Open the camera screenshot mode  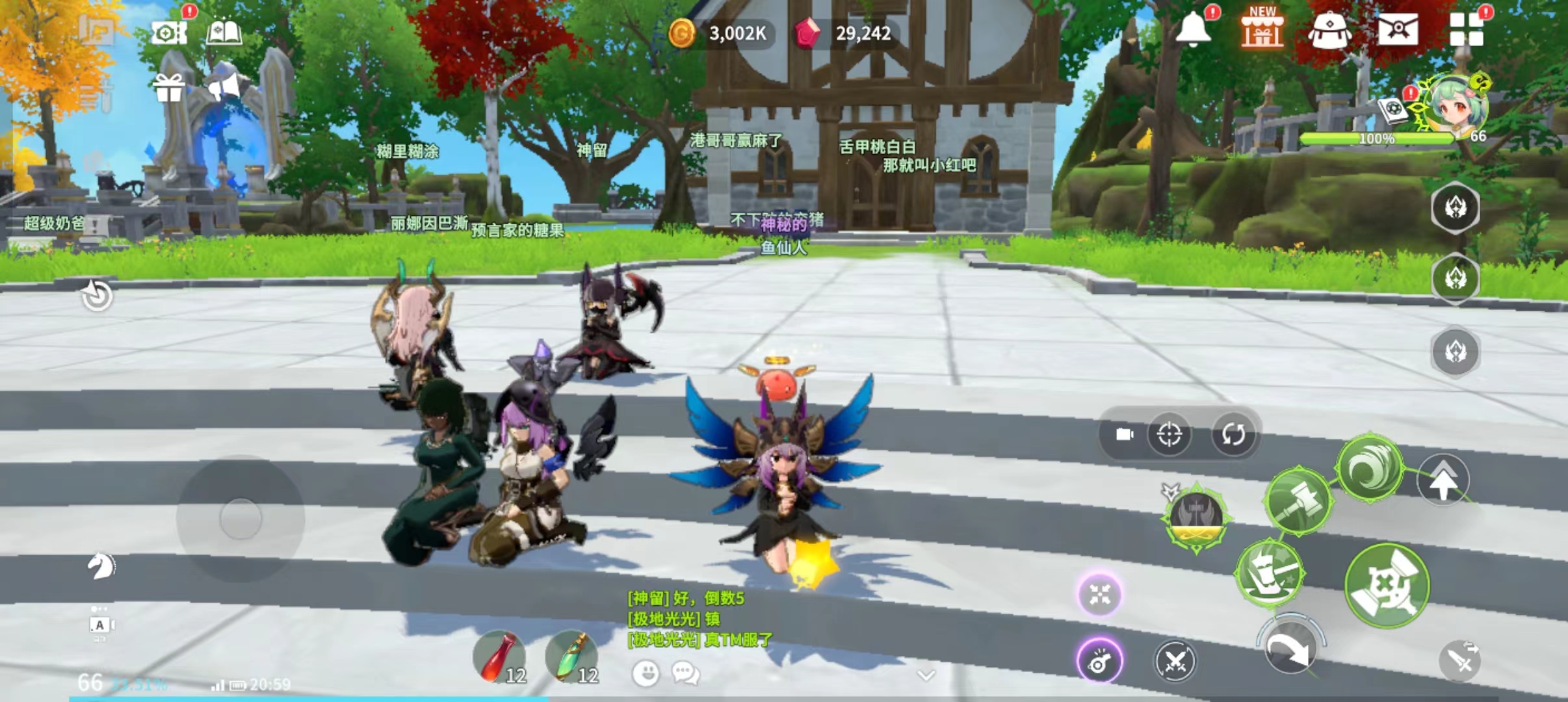[168, 32]
